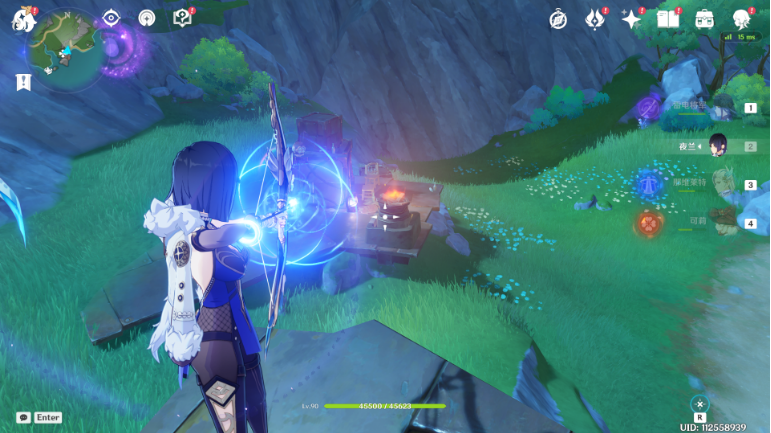The height and width of the screenshot is (433, 771).
Task: Select Yelan in party slot 2
Action: click(x=718, y=146)
